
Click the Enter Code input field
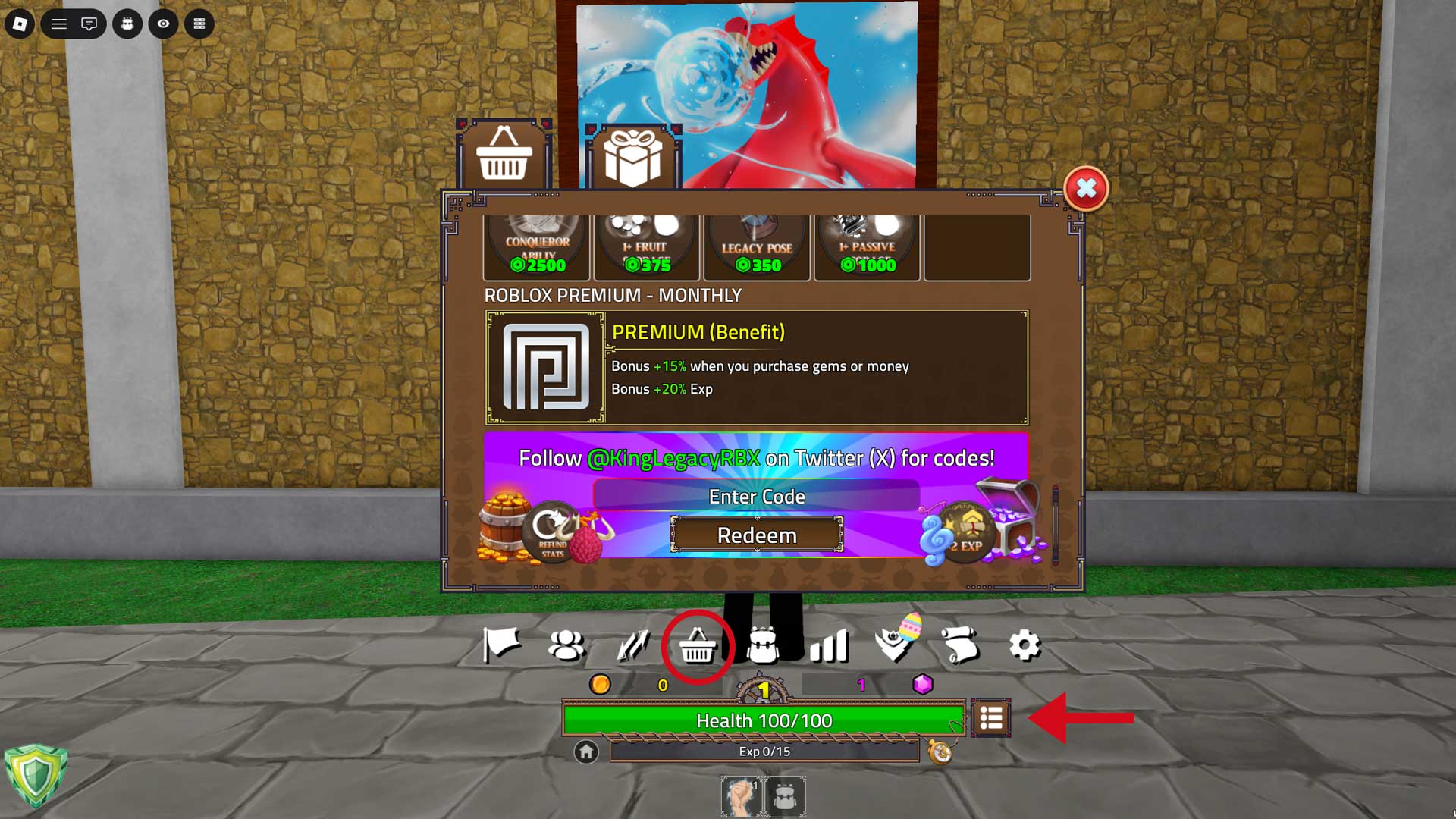pos(756,497)
